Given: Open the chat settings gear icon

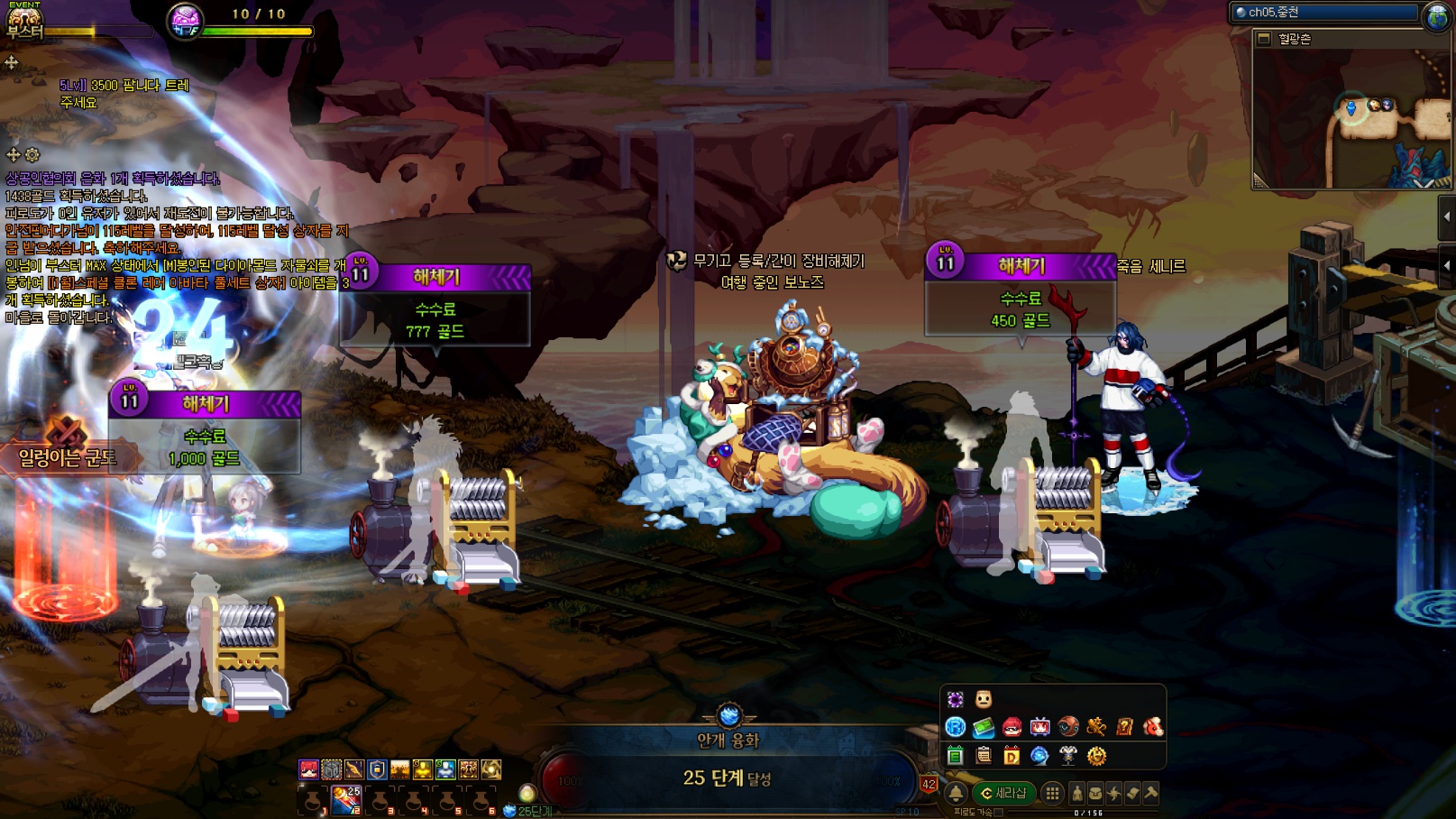Looking at the screenshot, I should (x=32, y=155).
